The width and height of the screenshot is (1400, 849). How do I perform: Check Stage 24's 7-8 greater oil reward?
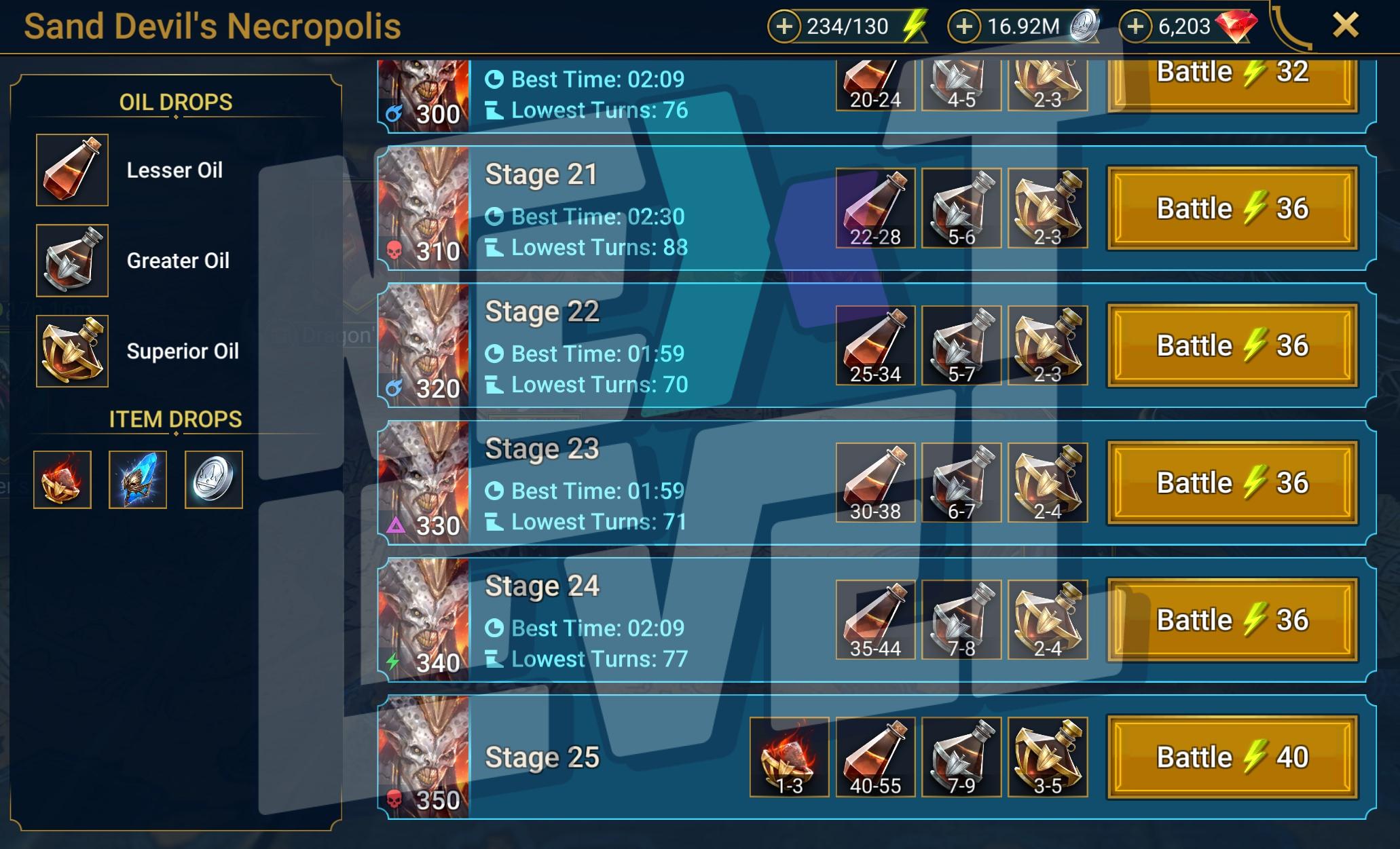coord(961,620)
